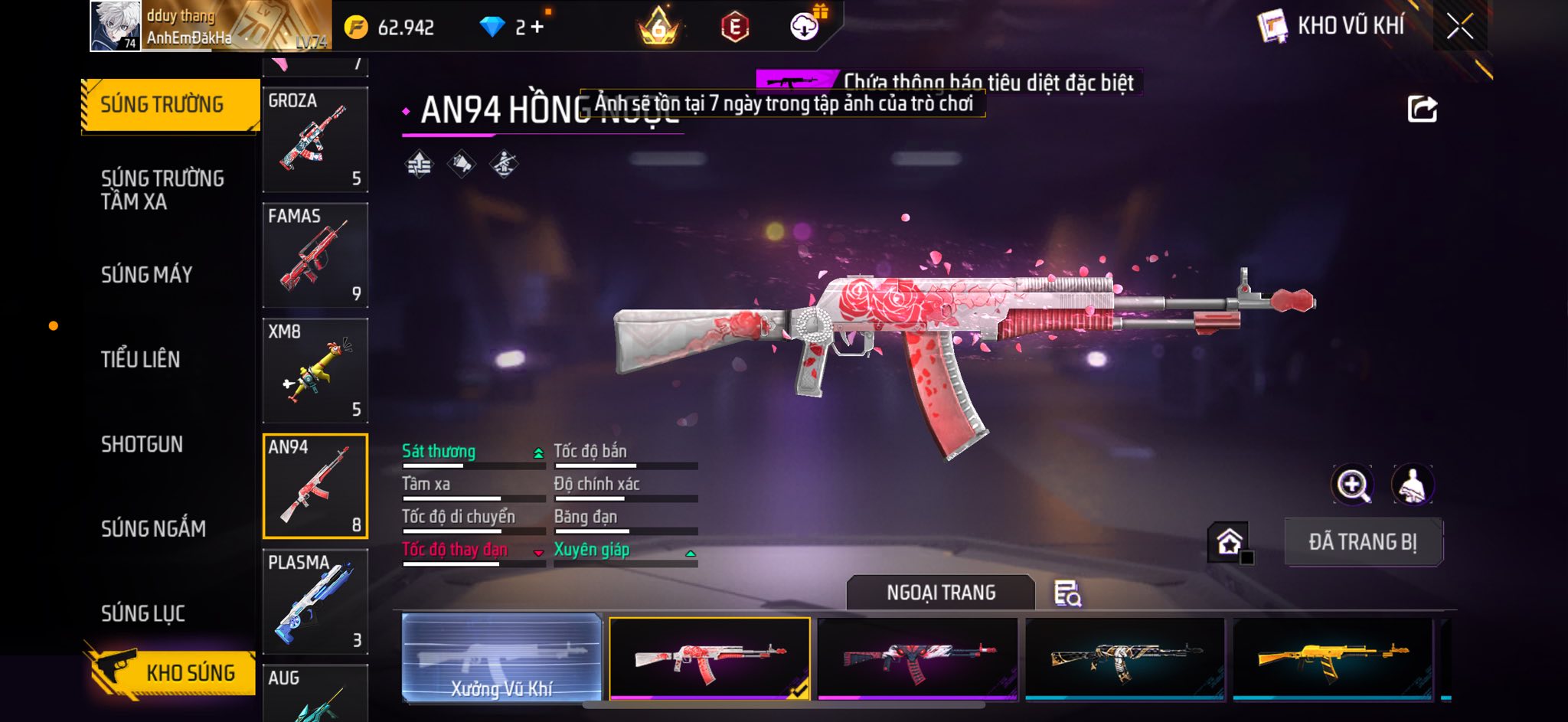Screen dimensions: 1568x722
Task: Click the Đã Trang Bị button
Action: click(1363, 542)
